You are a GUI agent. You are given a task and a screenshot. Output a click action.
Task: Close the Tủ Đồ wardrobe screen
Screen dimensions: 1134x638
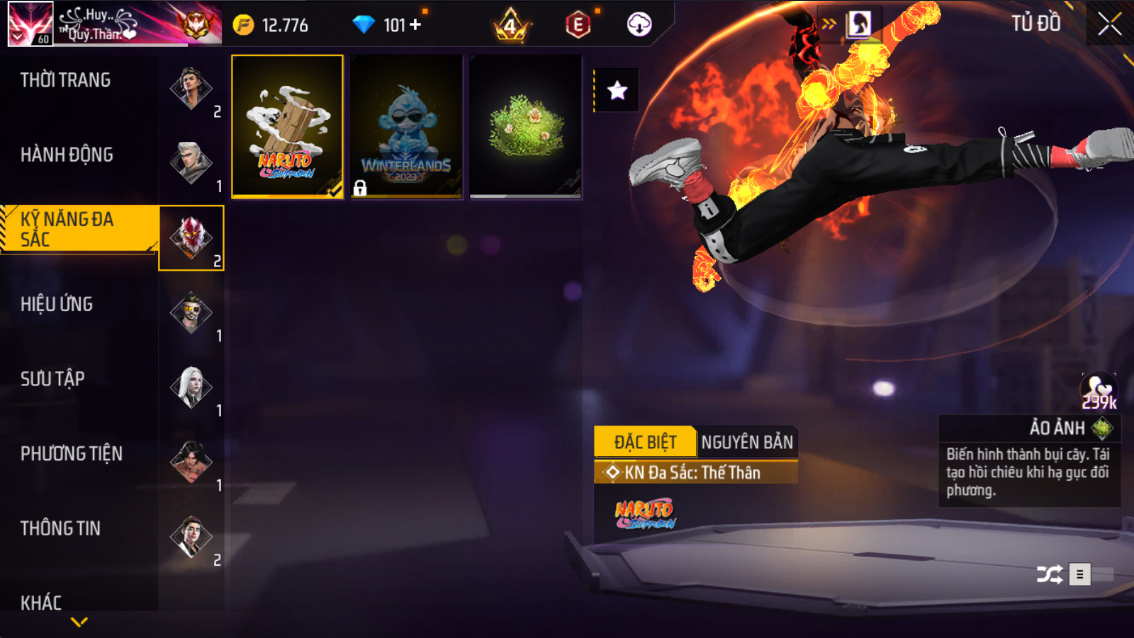1109,24
